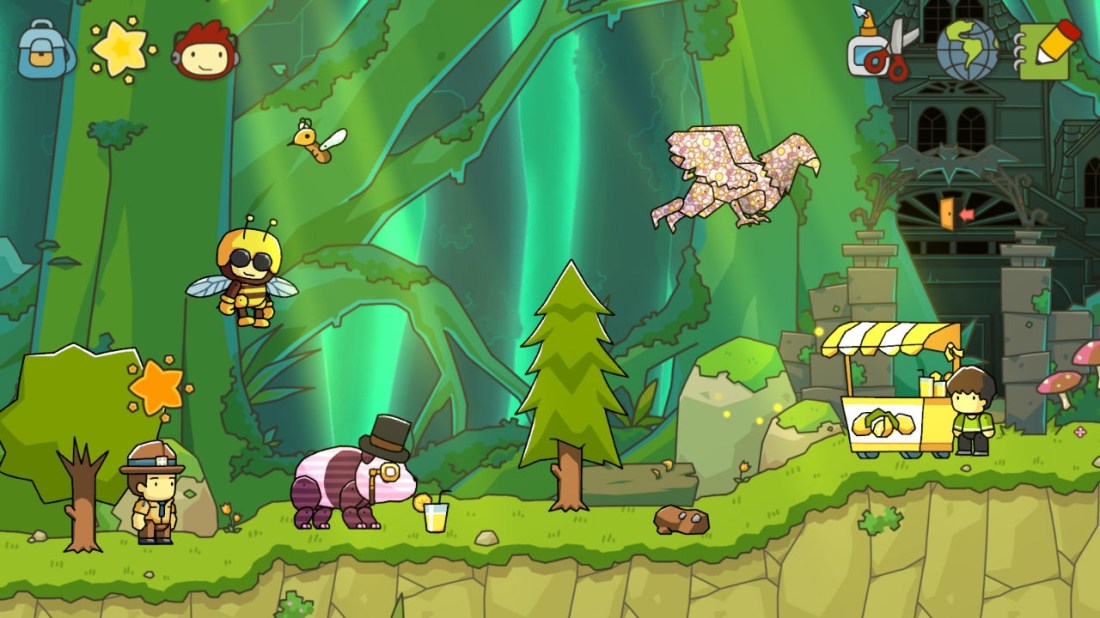
Task: Select the Maxwell character face icon
Action: [x=205, y=50]
